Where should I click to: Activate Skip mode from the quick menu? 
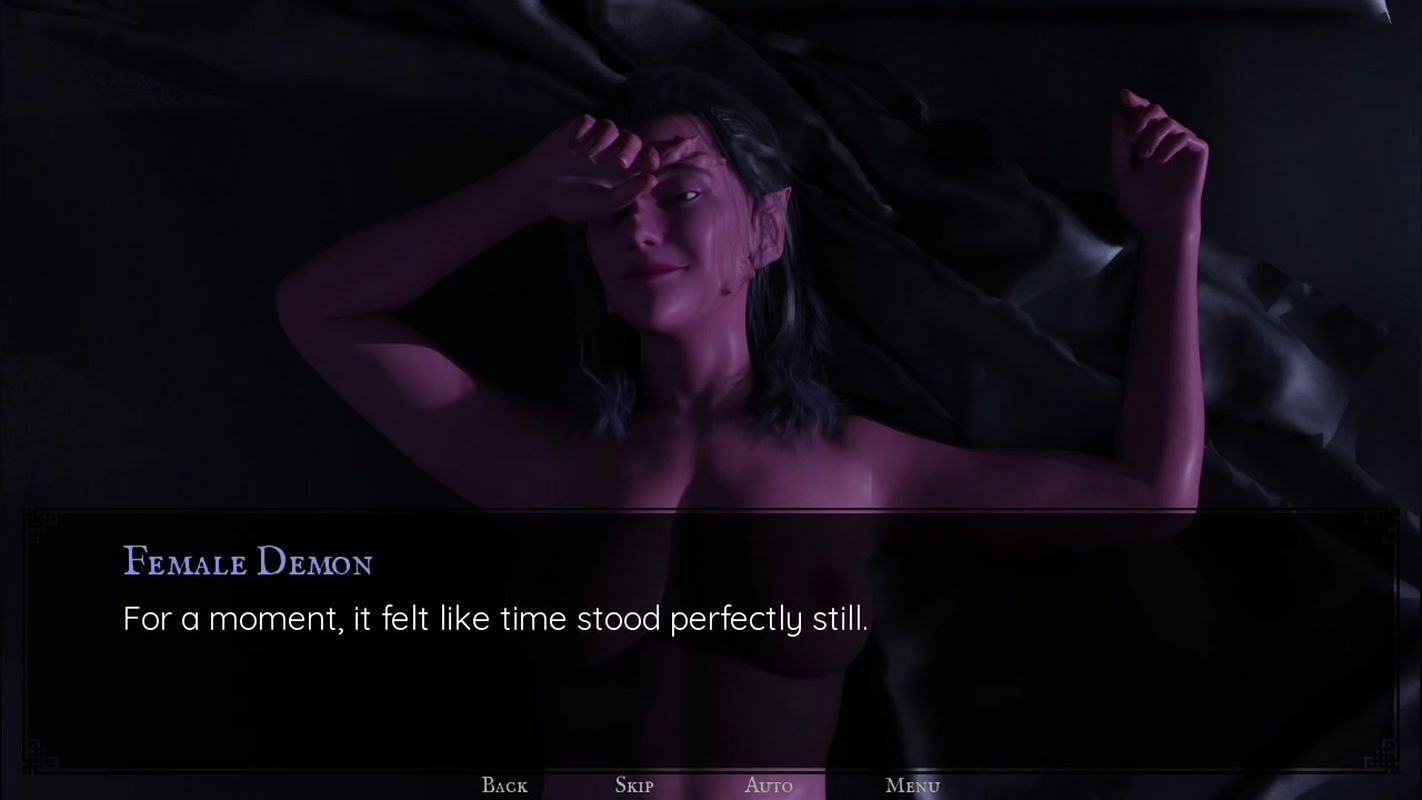click(634, 786)
